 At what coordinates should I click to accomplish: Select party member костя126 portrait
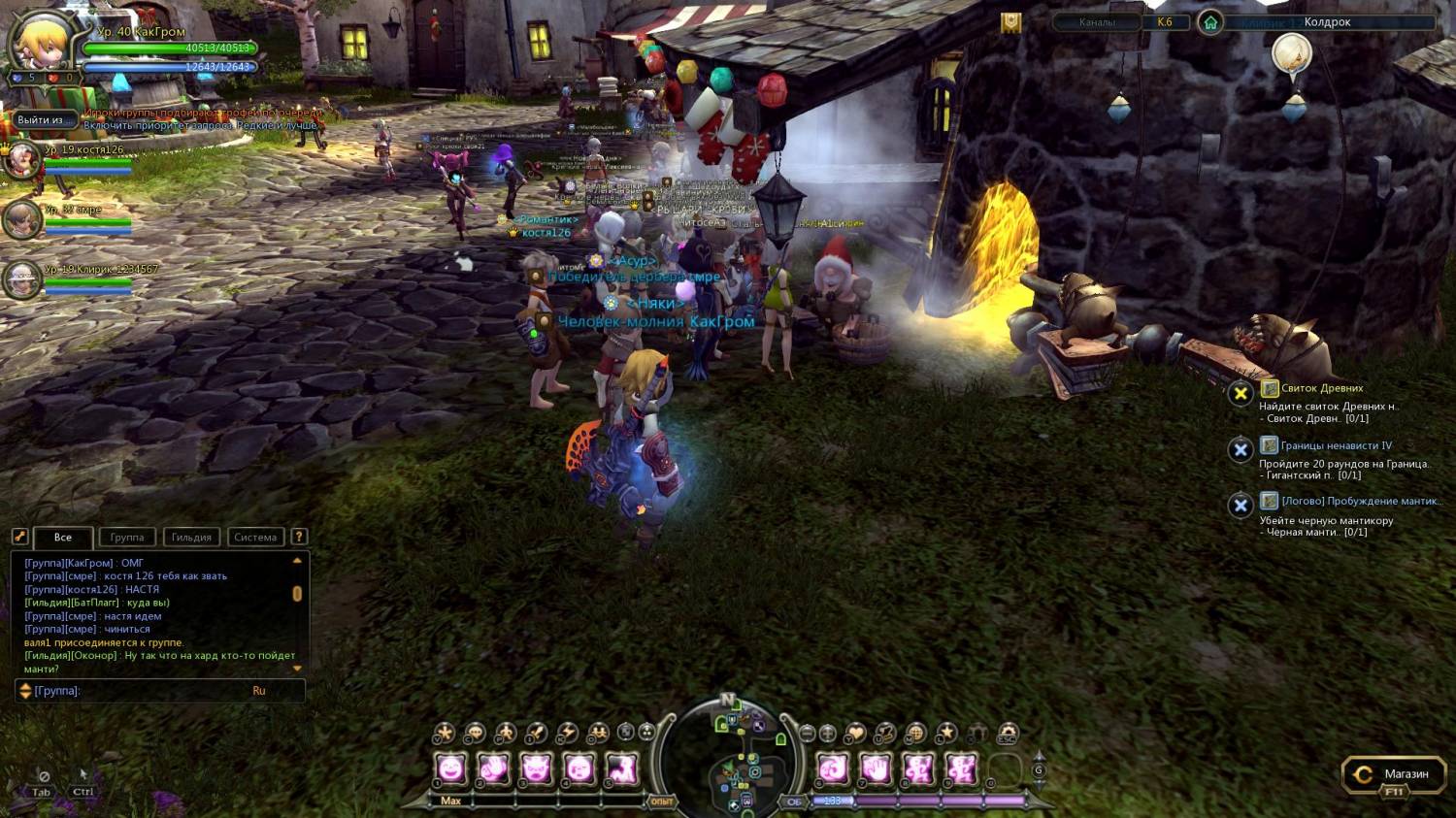(21, 159)
